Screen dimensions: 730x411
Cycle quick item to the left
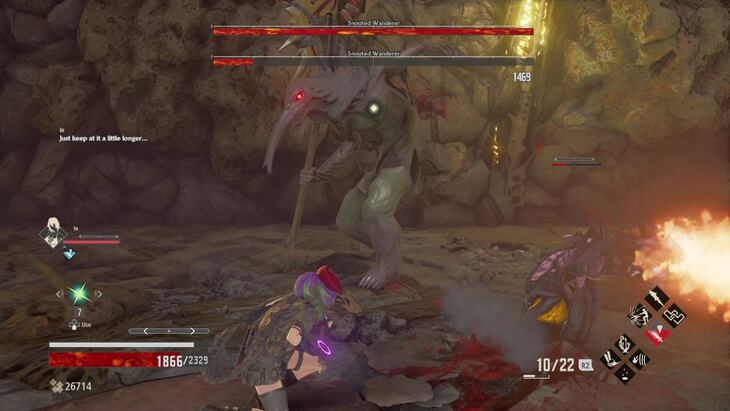point(59,294)
